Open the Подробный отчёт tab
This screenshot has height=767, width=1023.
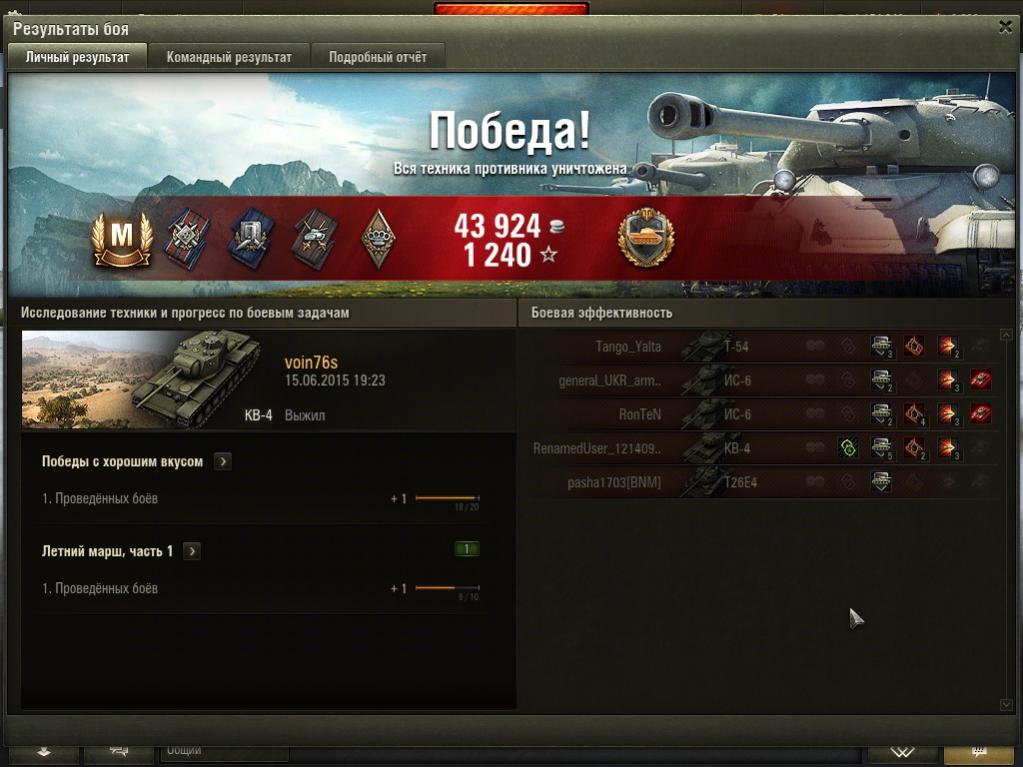(377, 57)
